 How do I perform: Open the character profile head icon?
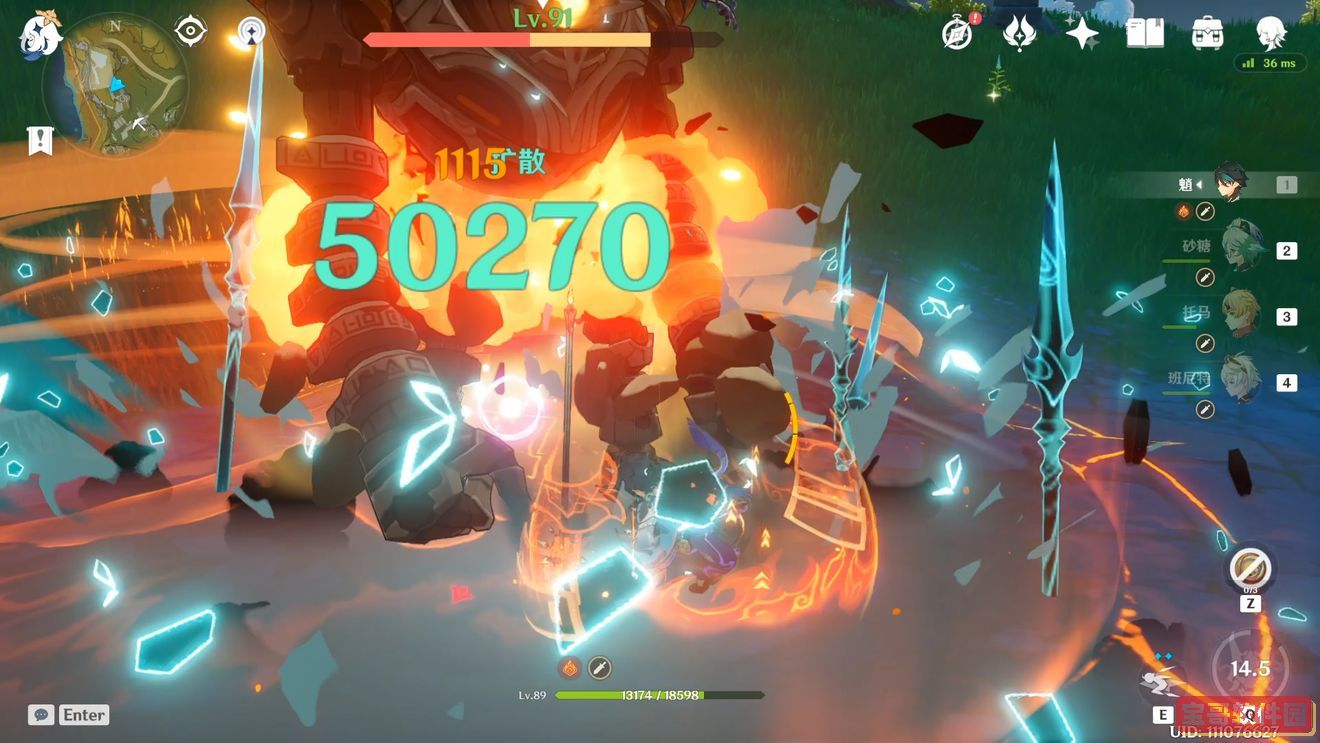click(1271, 34)
